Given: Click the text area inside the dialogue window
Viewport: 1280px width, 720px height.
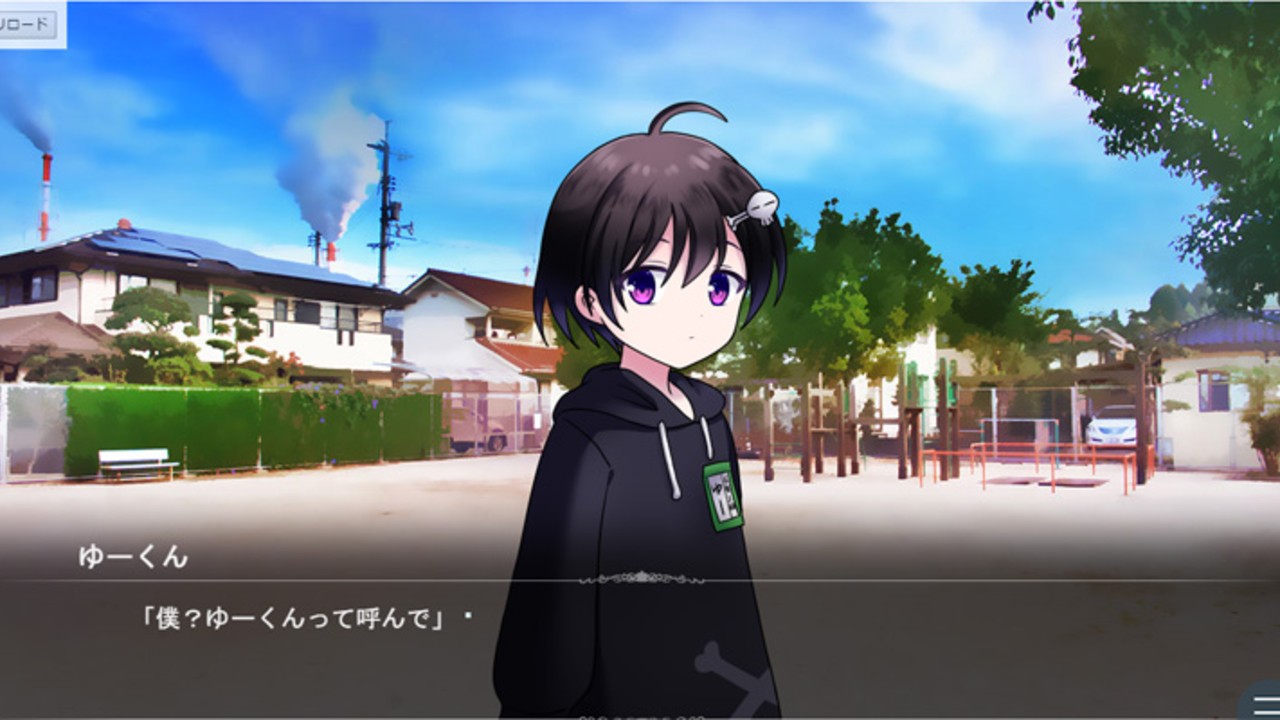Looking at the screenshot, I should coord(300,620).
